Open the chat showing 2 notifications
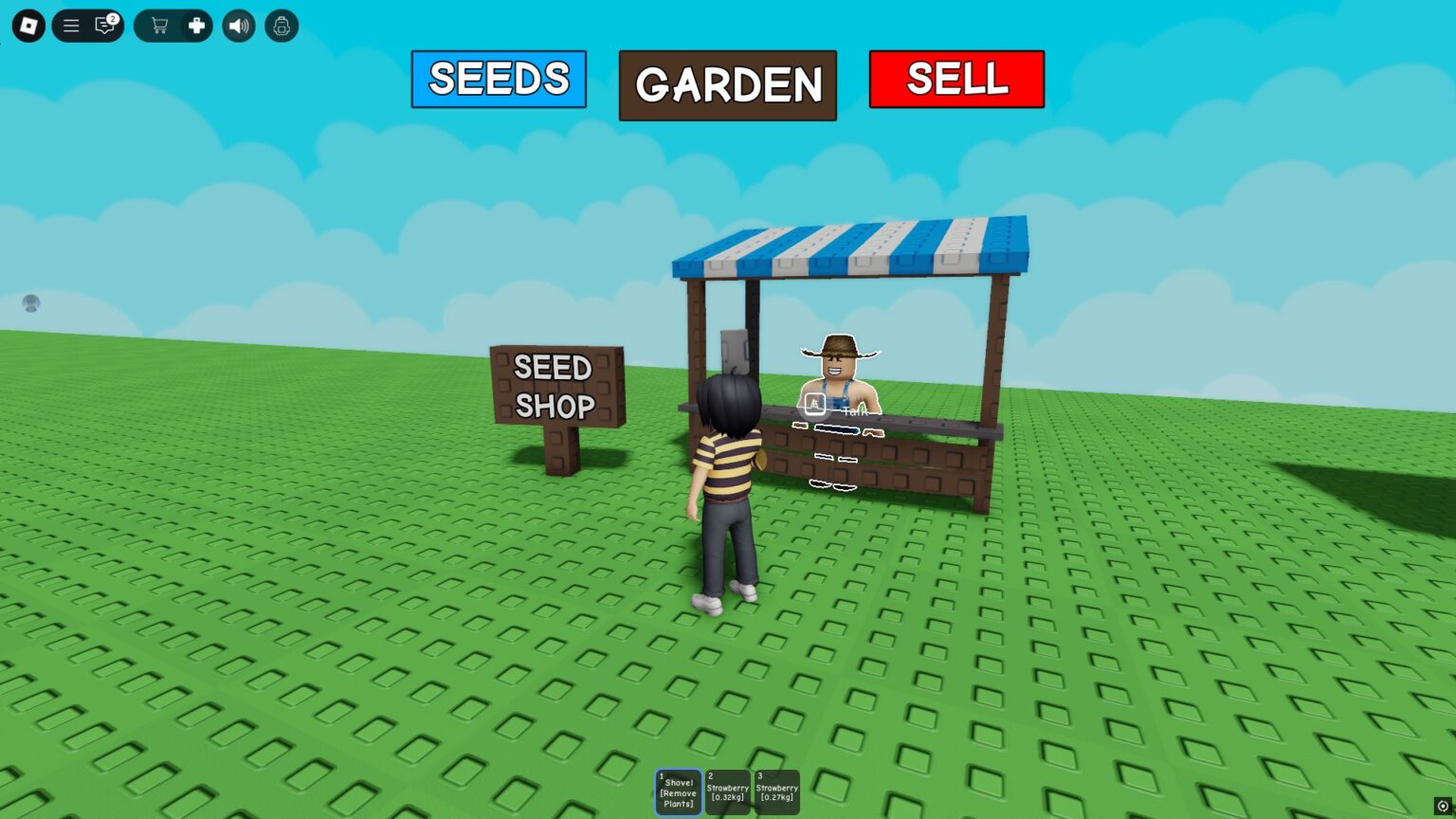 pyautogui.click(x=104, y=26)
